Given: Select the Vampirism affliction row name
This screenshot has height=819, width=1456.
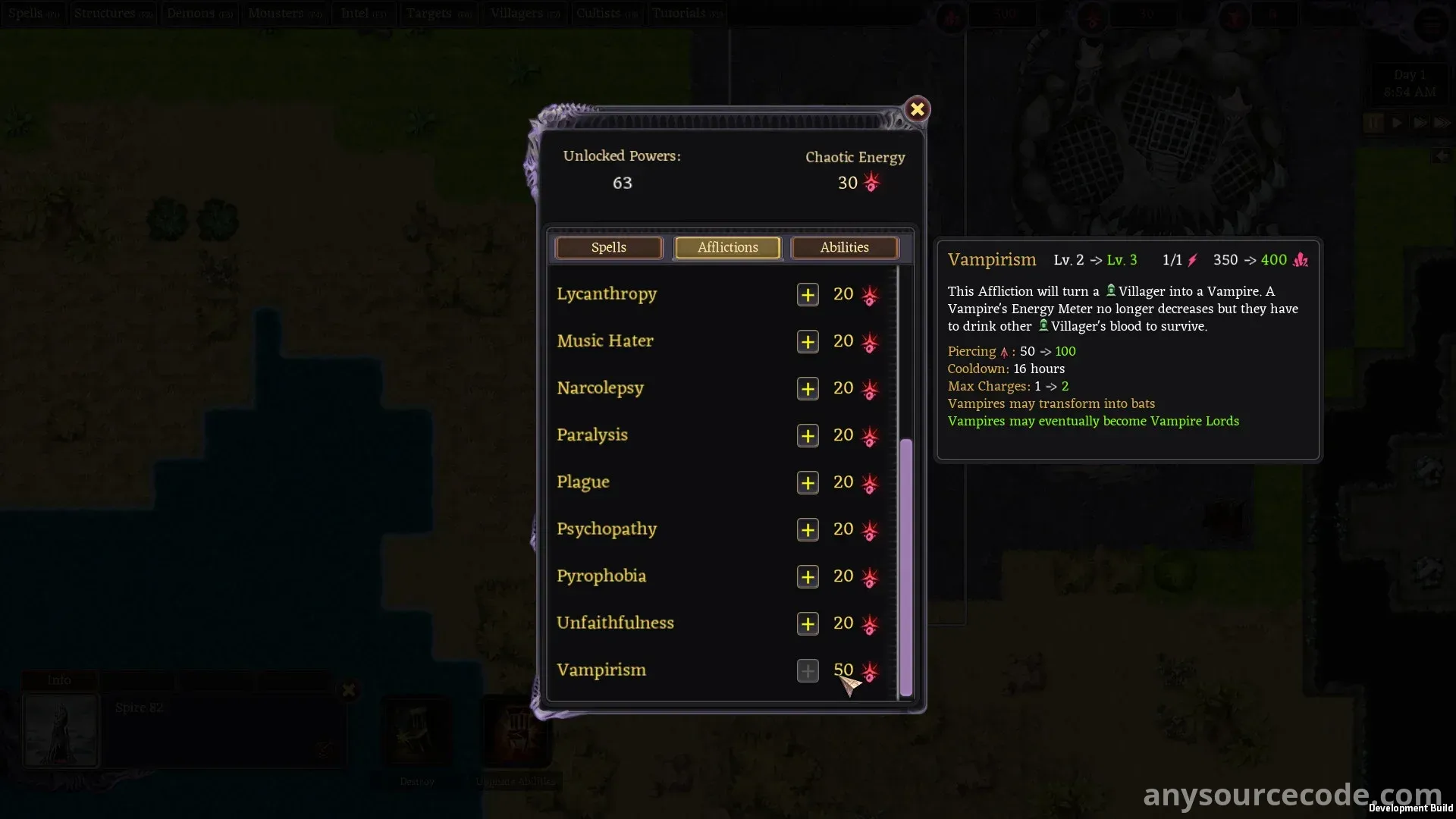Looking at the screenshot, I should (x=601, y=670).
